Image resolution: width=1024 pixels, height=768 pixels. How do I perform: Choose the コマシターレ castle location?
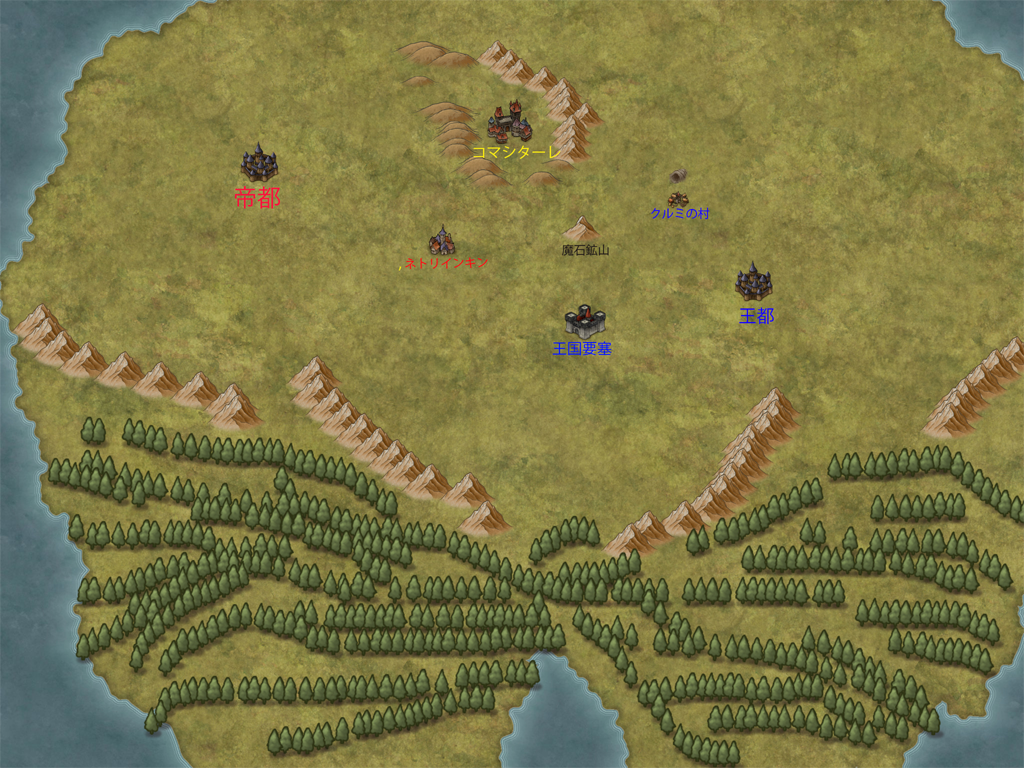[x=509, y=122]
